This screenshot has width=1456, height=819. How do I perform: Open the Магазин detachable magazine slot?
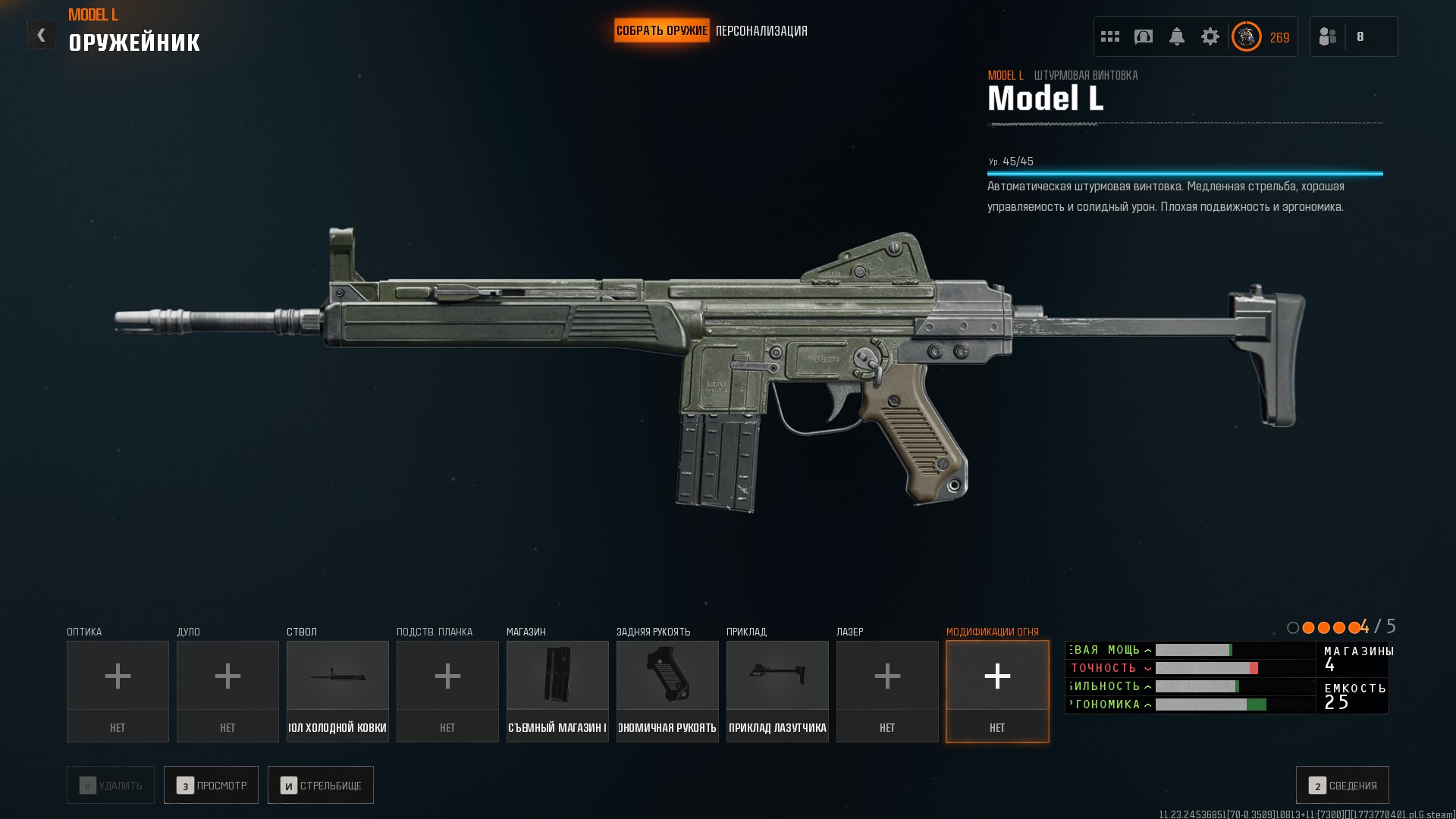point(557,691)
